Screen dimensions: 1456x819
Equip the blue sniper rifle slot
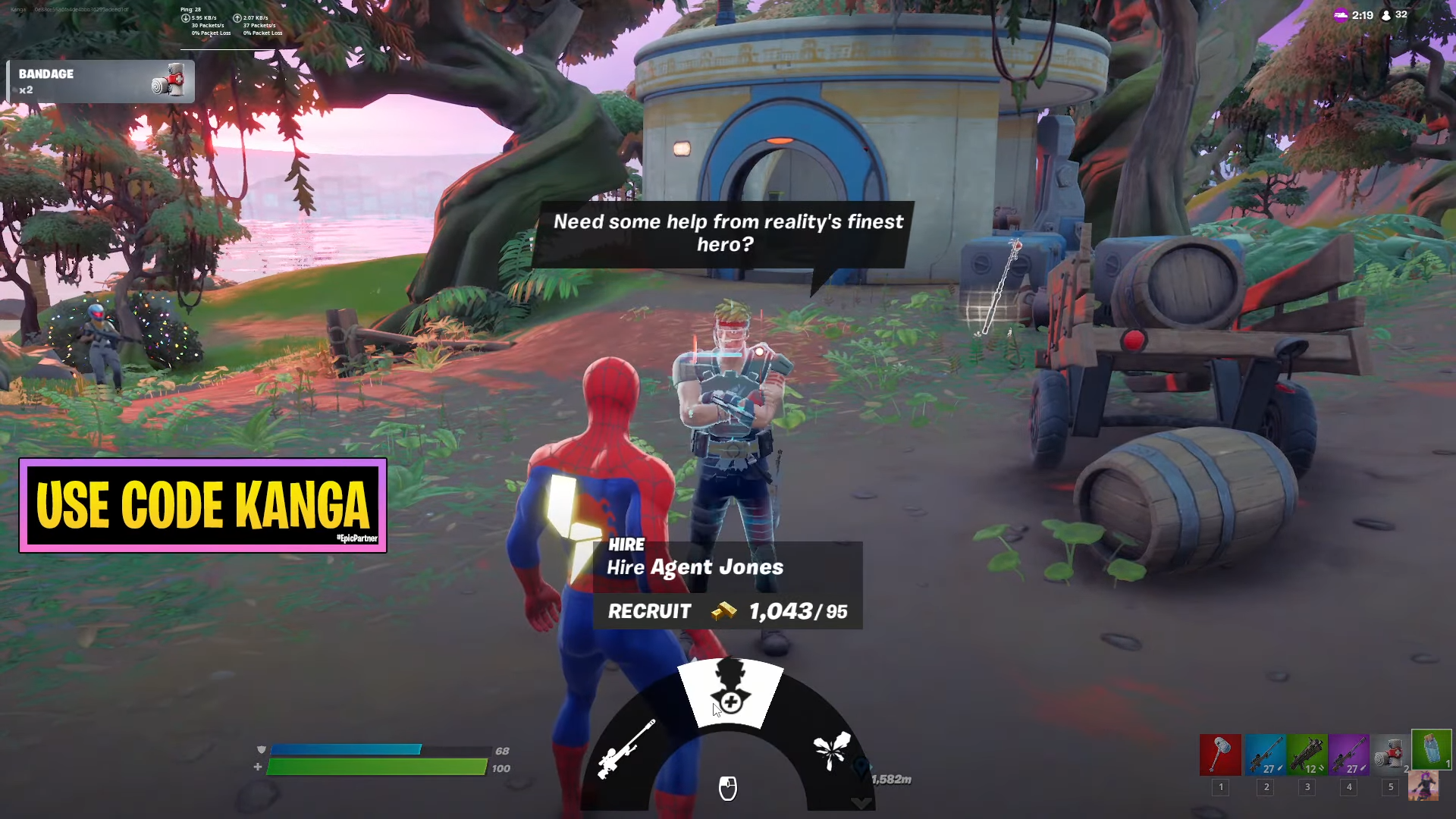(1265, 755)
